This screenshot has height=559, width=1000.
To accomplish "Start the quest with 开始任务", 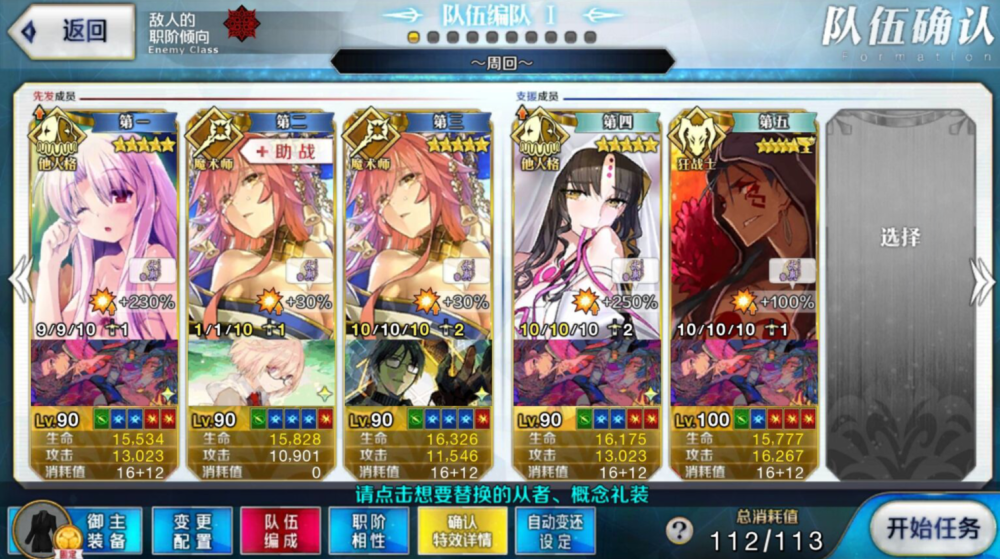I will click(932, 526).
